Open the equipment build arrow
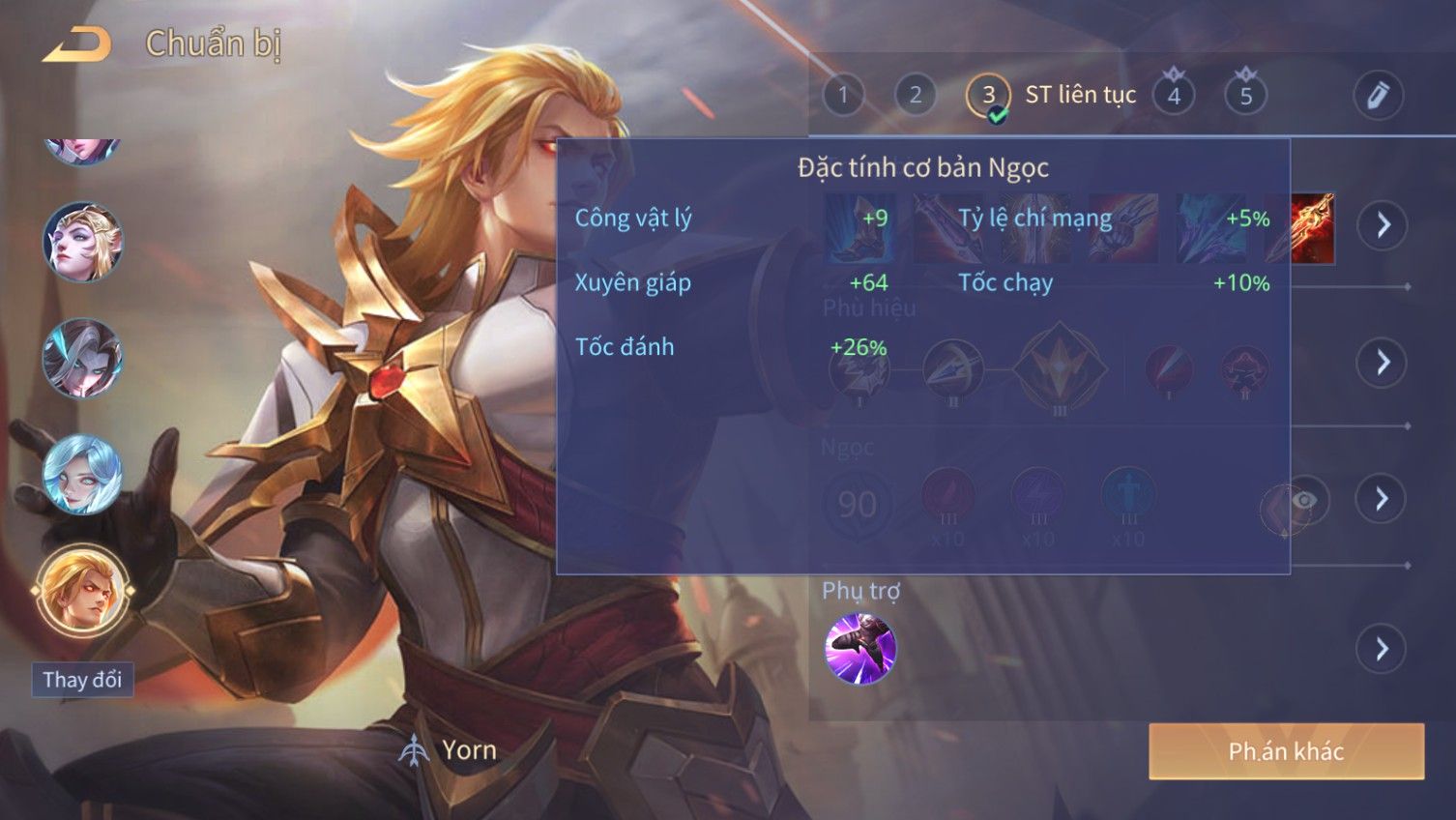1456x820 pixels. 1383,225
